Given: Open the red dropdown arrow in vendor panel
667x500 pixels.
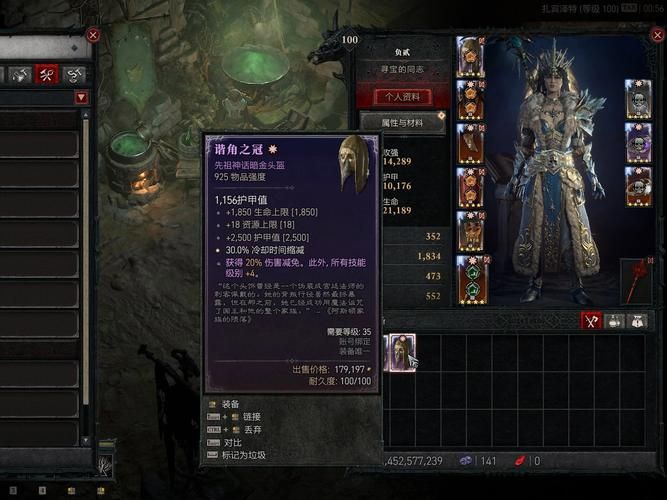Looking at the screenshot, I should (x=81, y=97).
